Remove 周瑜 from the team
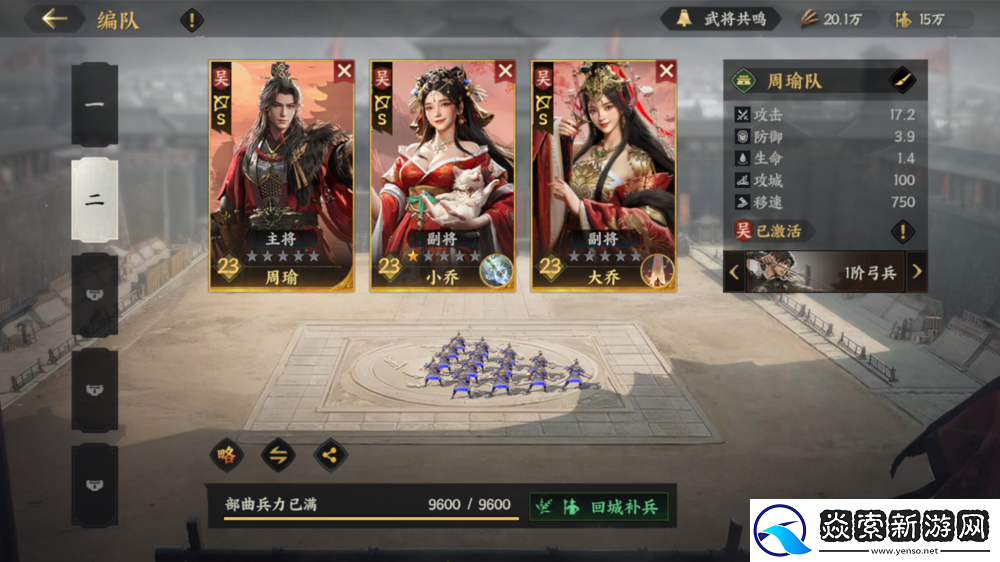 click(x=344, y=70)
